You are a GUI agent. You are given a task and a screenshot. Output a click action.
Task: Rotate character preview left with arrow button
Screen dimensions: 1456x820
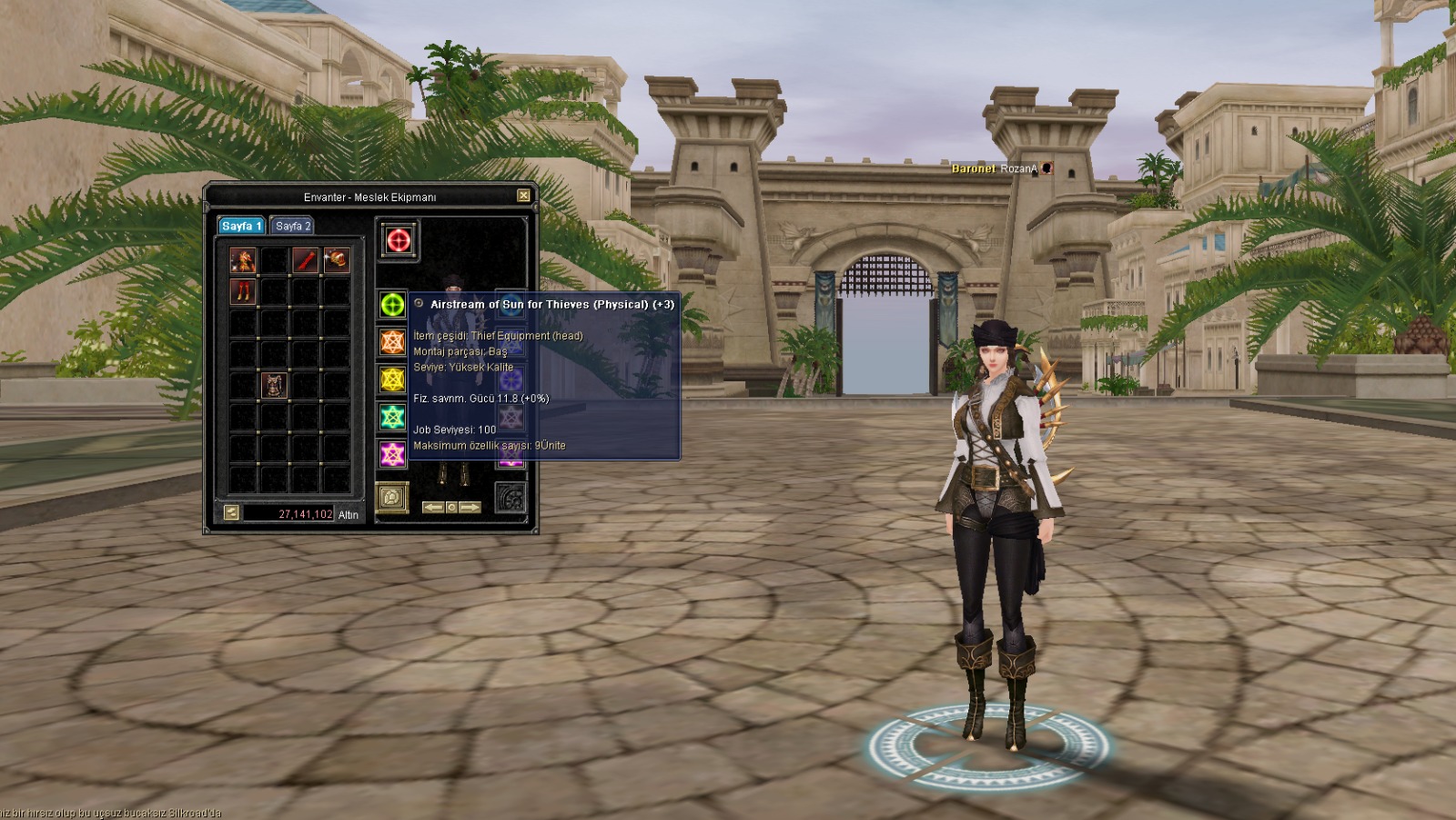pos(433,507)
